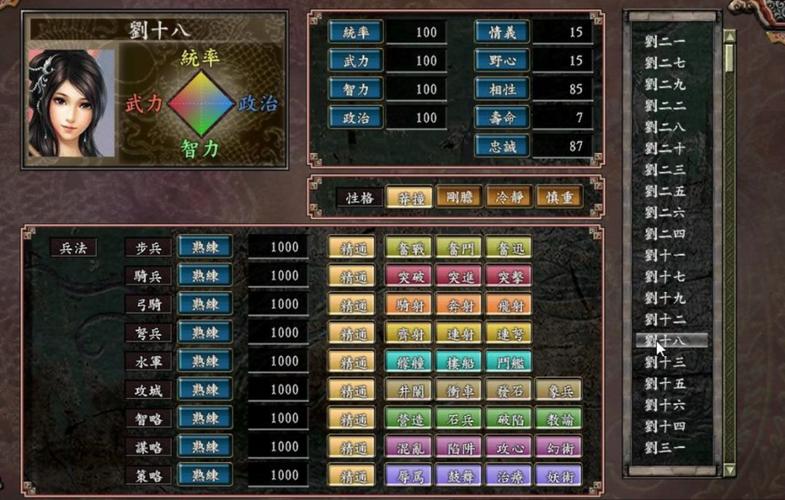Screen dimensions: 785x500
Task: Toggle the 奮戰 infantry tactic
Action: 408,247
